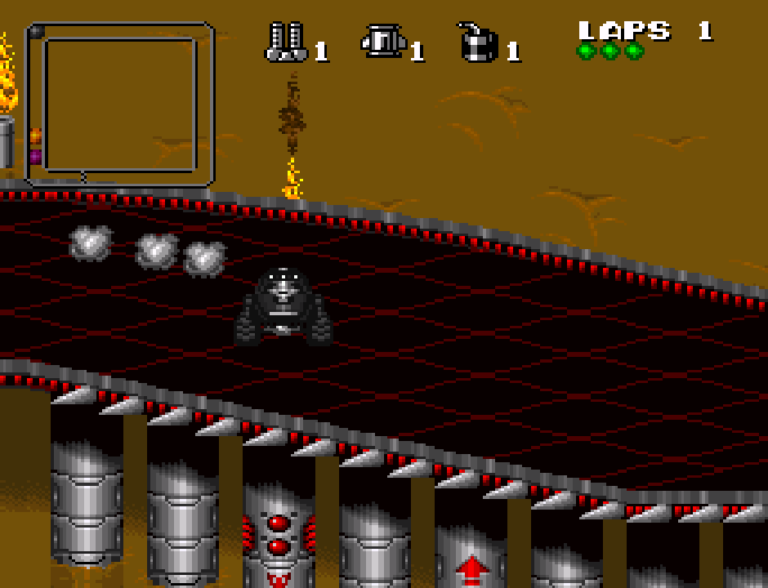Click the track minimap frame
The width and height of the screenshot is (768, 588).
pos(119,104)
